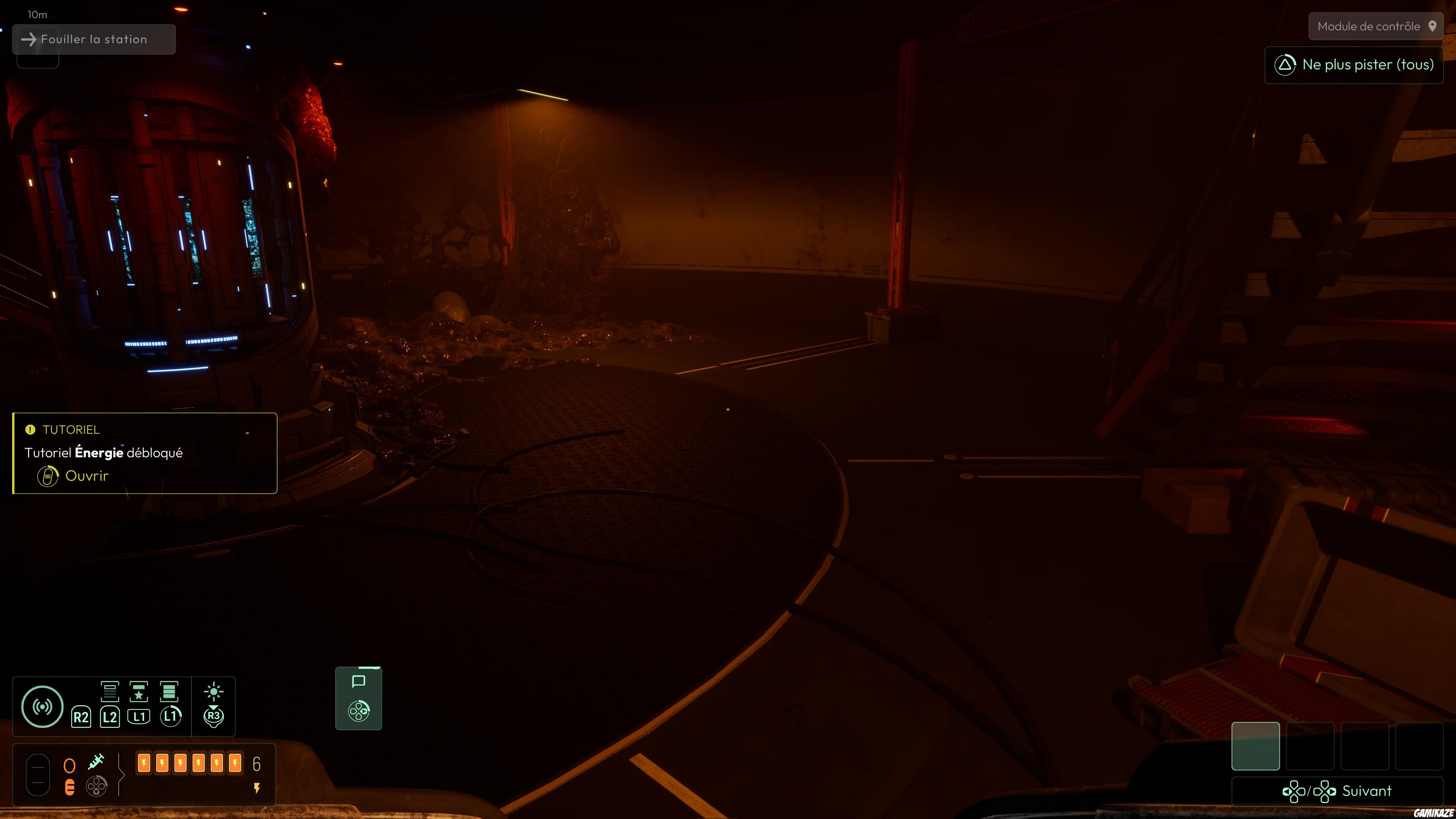Select the Fouiller la station objective tracker

(x=94, y=39)
